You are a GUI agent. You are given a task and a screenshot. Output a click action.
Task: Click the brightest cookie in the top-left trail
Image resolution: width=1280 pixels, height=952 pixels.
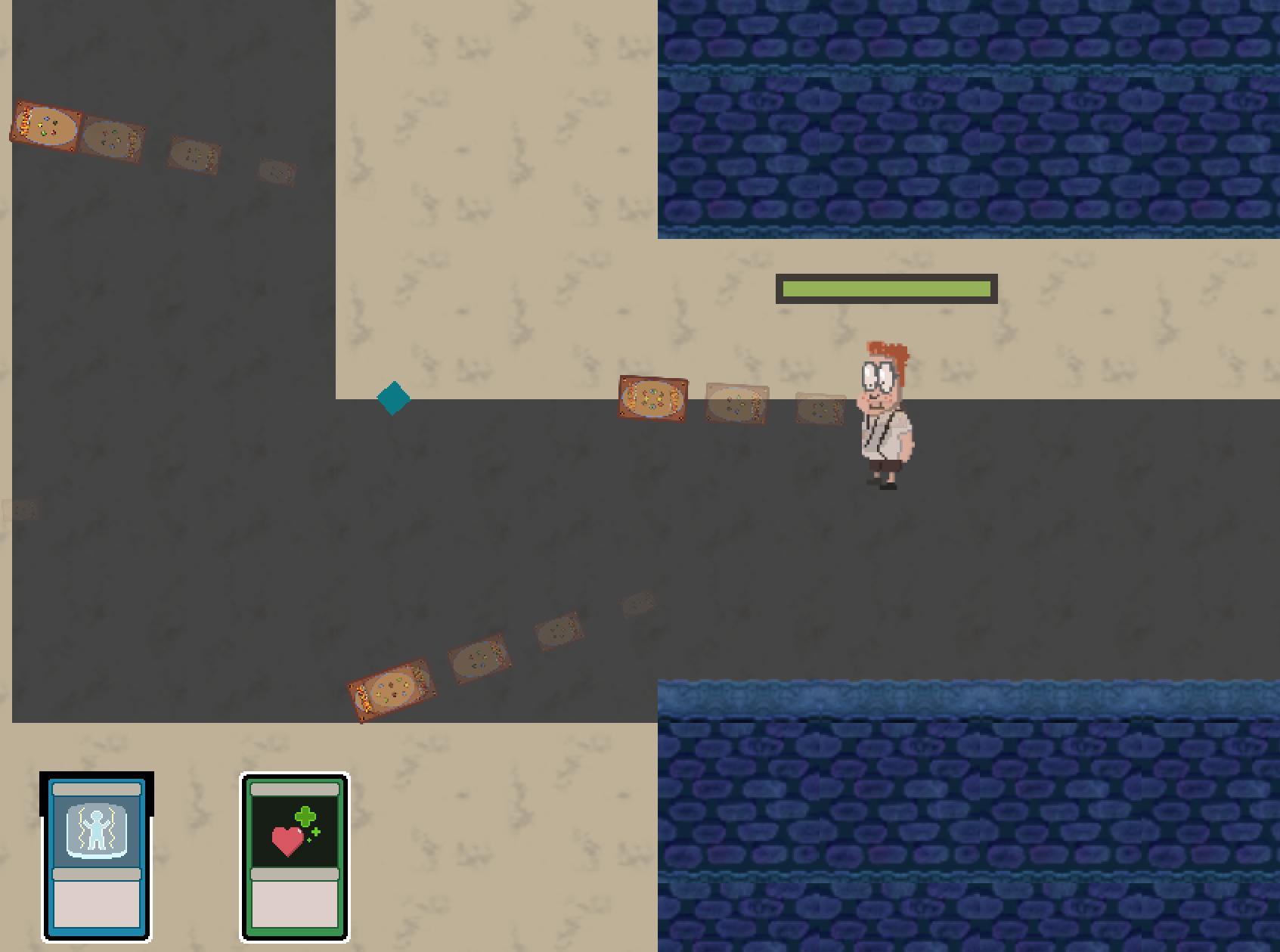tap(44, 126)
